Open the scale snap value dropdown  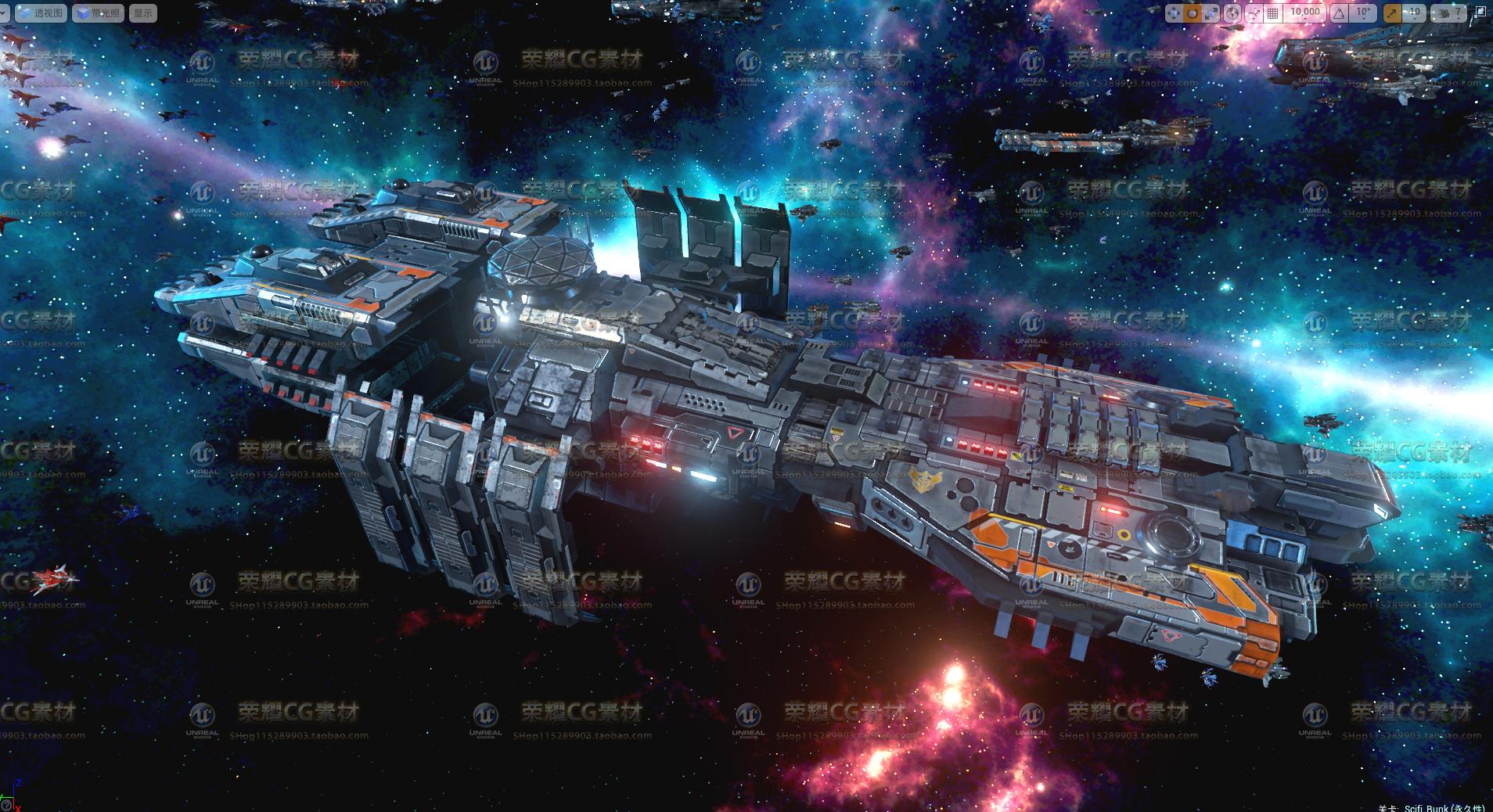point(1414,13)
